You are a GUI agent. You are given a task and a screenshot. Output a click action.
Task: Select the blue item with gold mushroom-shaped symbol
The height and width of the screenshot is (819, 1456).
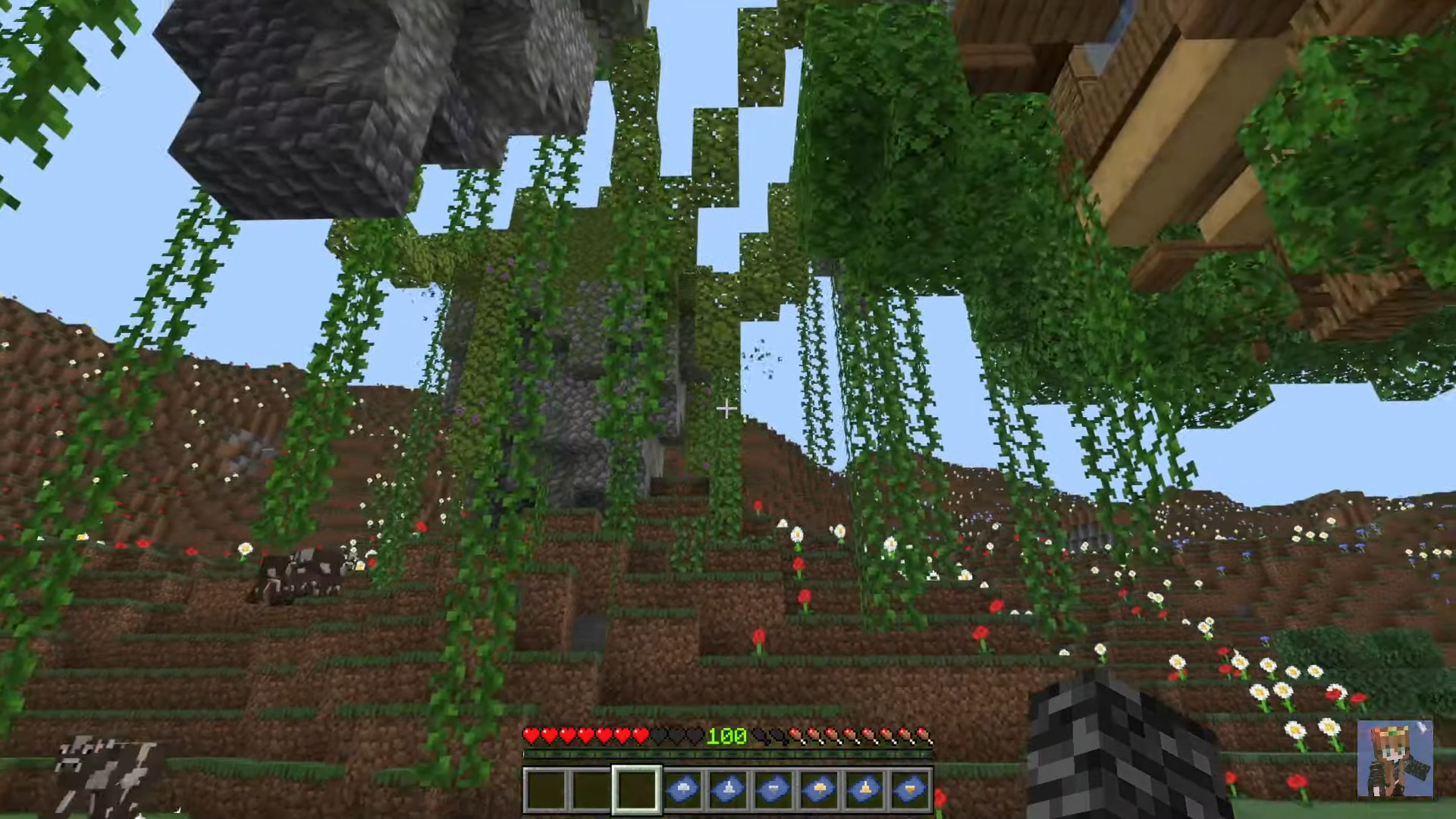point(819,789)
